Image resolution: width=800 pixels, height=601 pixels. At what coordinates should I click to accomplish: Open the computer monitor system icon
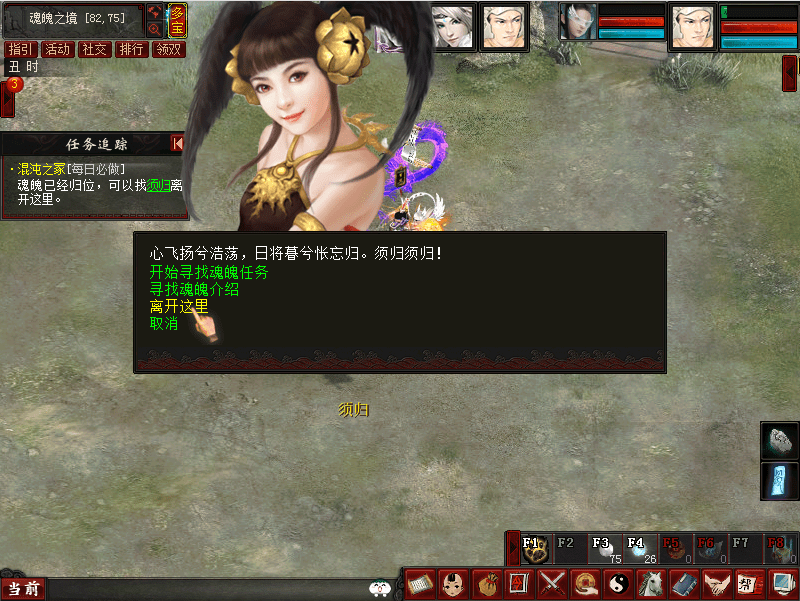point(782,582)
